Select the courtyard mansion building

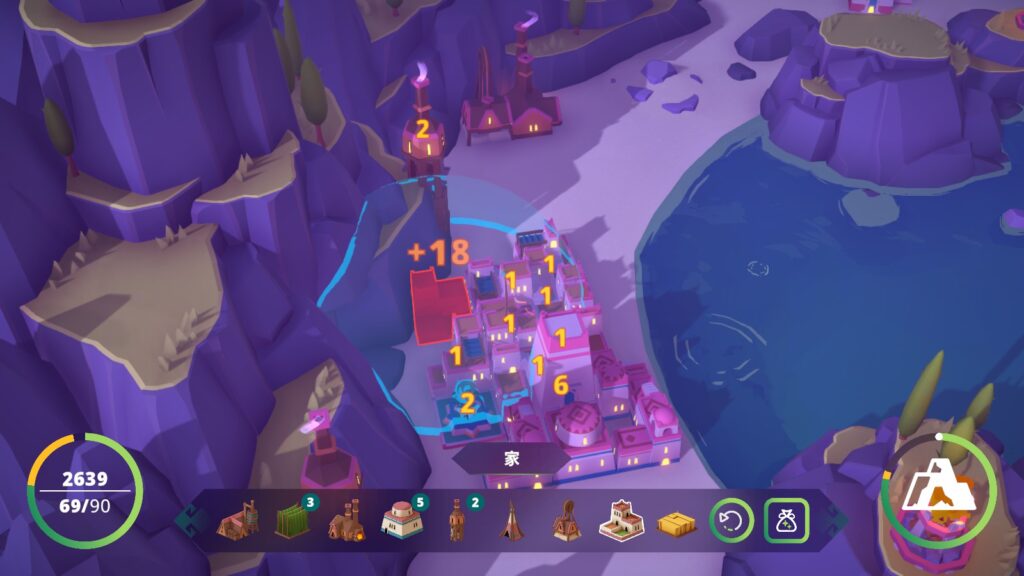(621, 520)
